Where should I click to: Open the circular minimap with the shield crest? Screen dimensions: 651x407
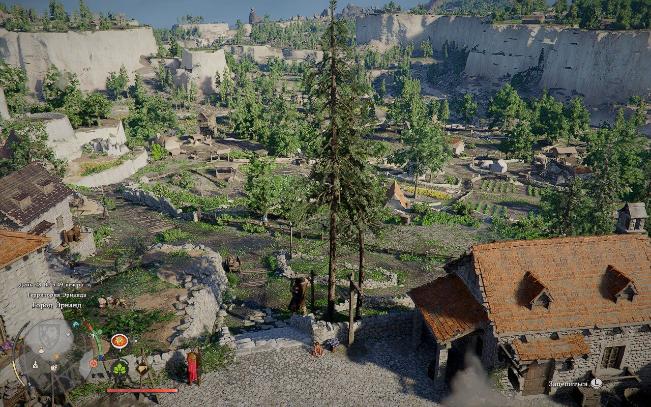point(46,338)
